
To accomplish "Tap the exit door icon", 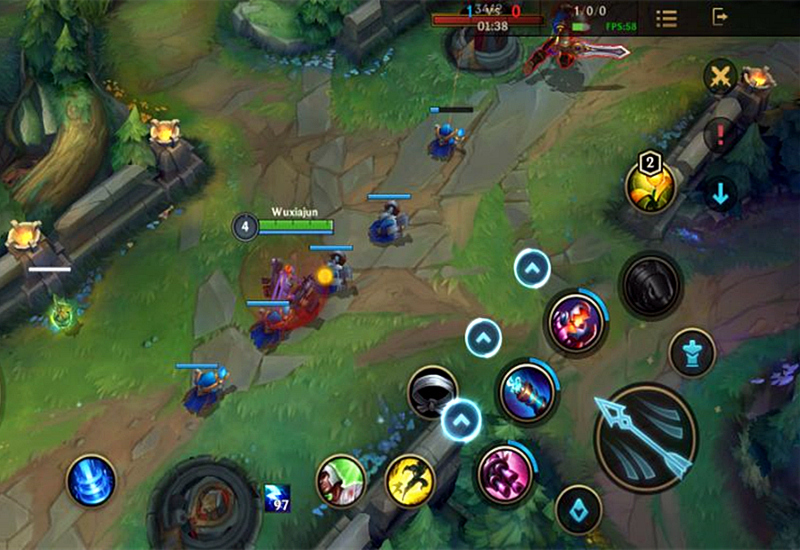I will [x=720, y=17].
